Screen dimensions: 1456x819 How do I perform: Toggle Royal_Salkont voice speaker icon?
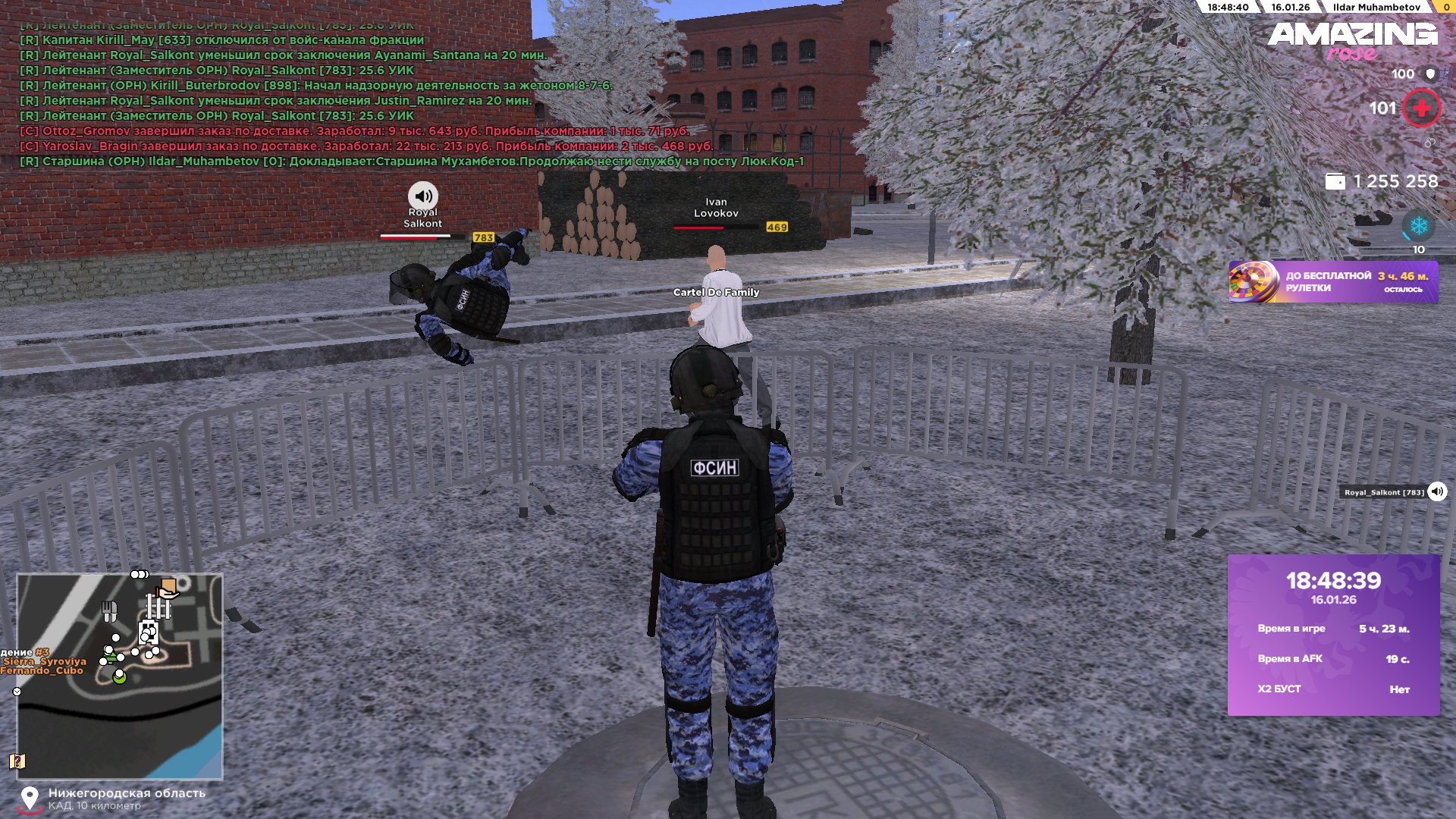[1437, 492]
